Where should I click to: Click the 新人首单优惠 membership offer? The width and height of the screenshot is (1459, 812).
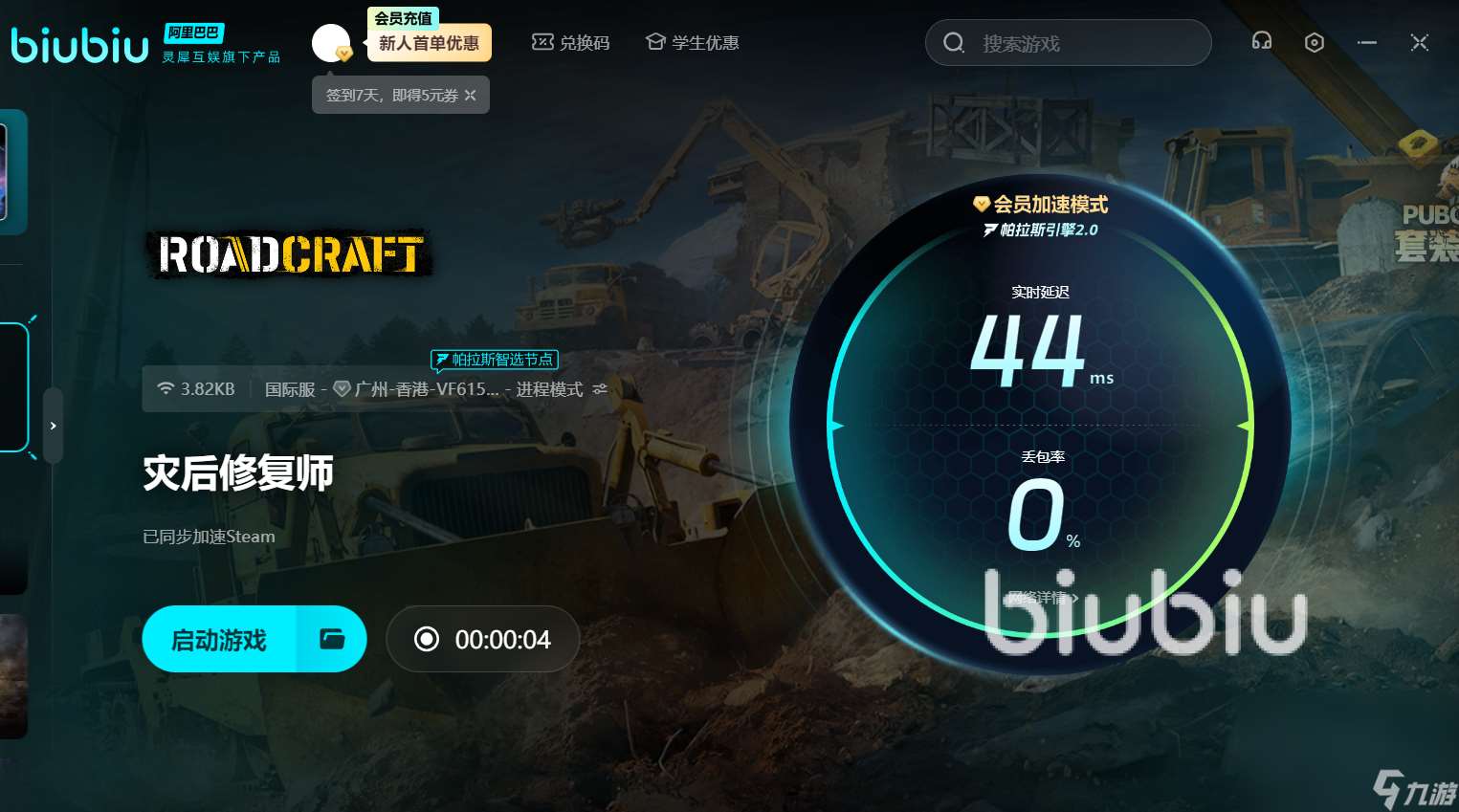tap(430, 42)
